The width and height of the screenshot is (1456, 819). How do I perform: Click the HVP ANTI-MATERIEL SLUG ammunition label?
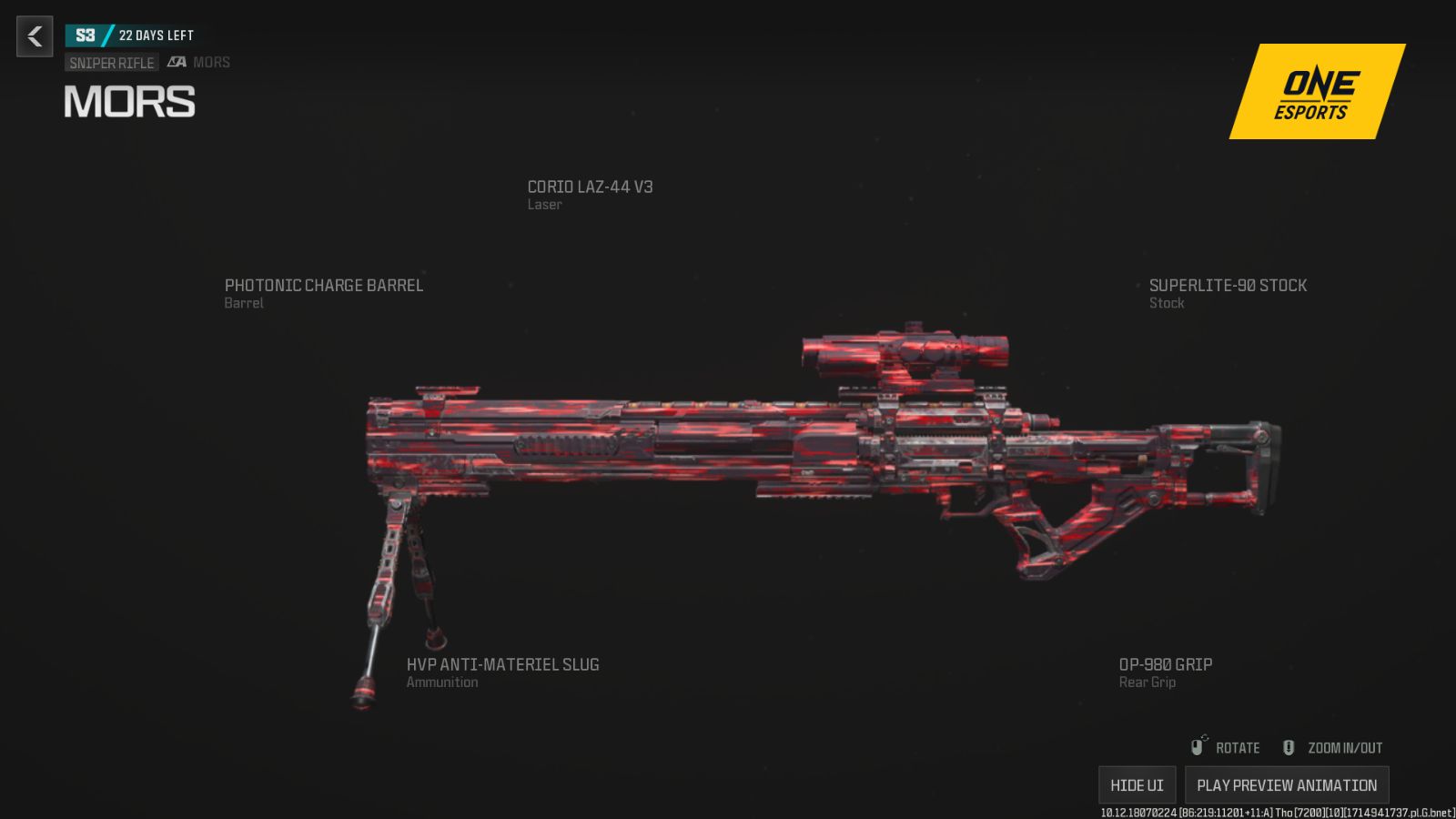[503, 664]
